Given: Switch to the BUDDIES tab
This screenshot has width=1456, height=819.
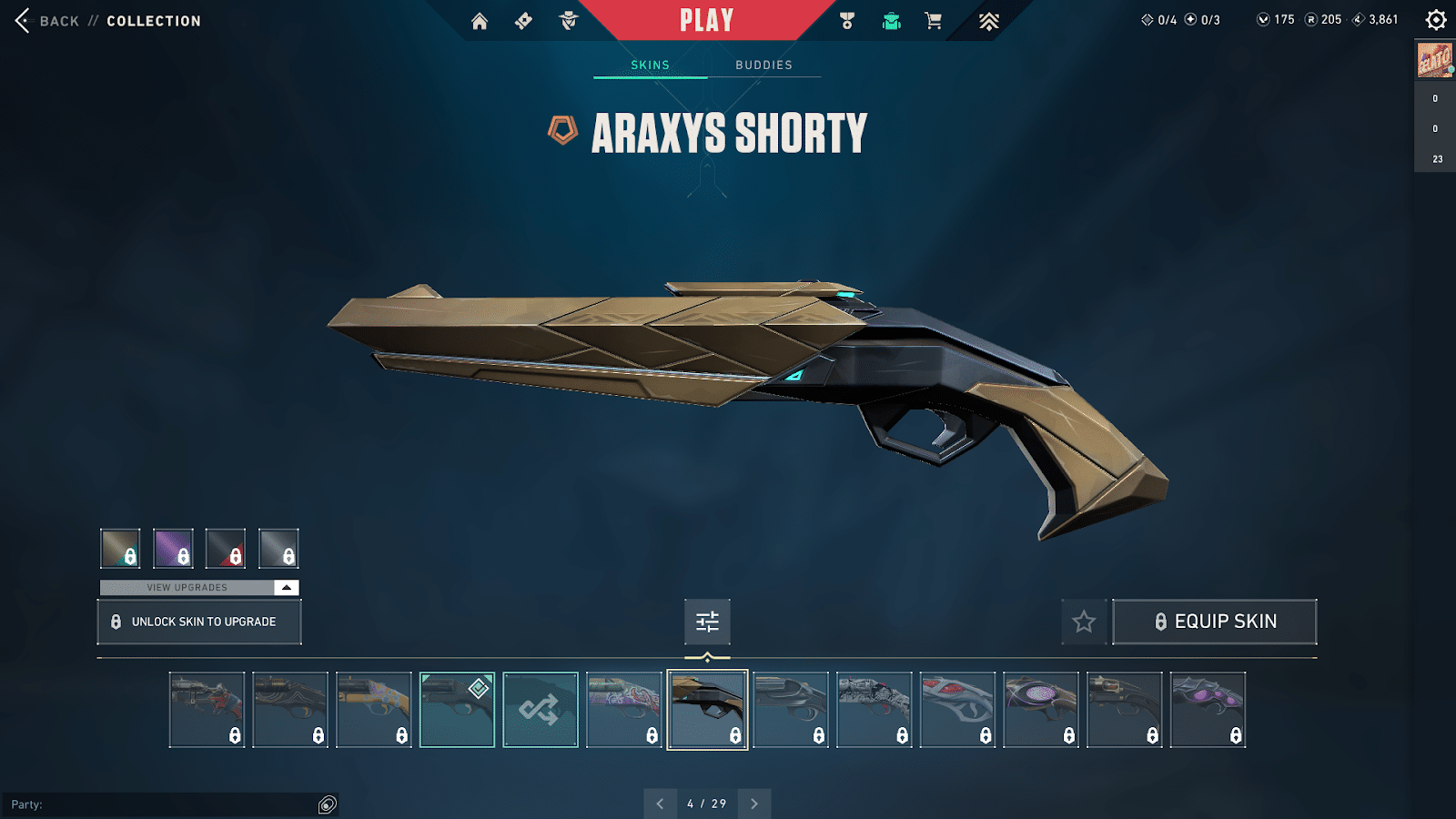Looking at the screenshot, I should [x=763, y=65].
